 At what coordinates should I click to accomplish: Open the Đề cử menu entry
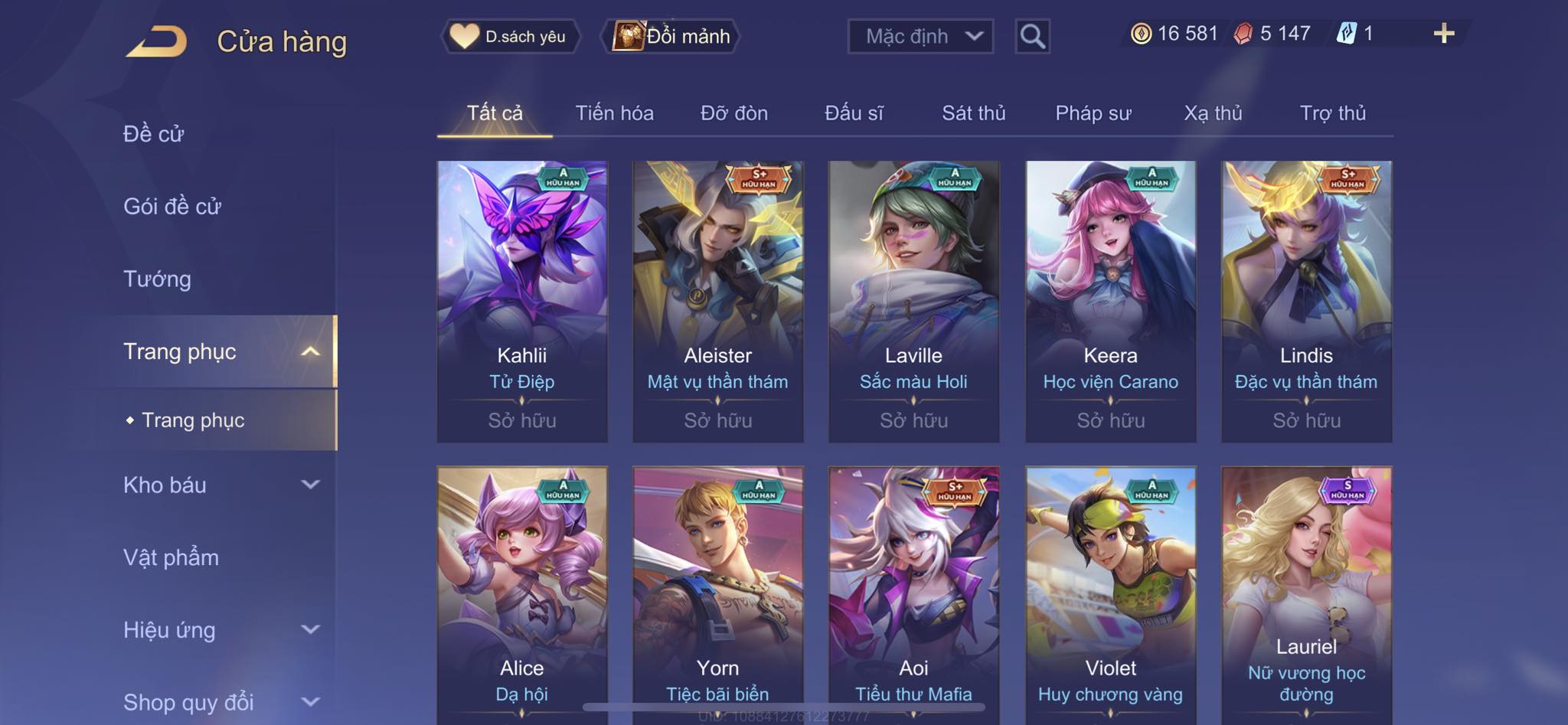(154, 134)
